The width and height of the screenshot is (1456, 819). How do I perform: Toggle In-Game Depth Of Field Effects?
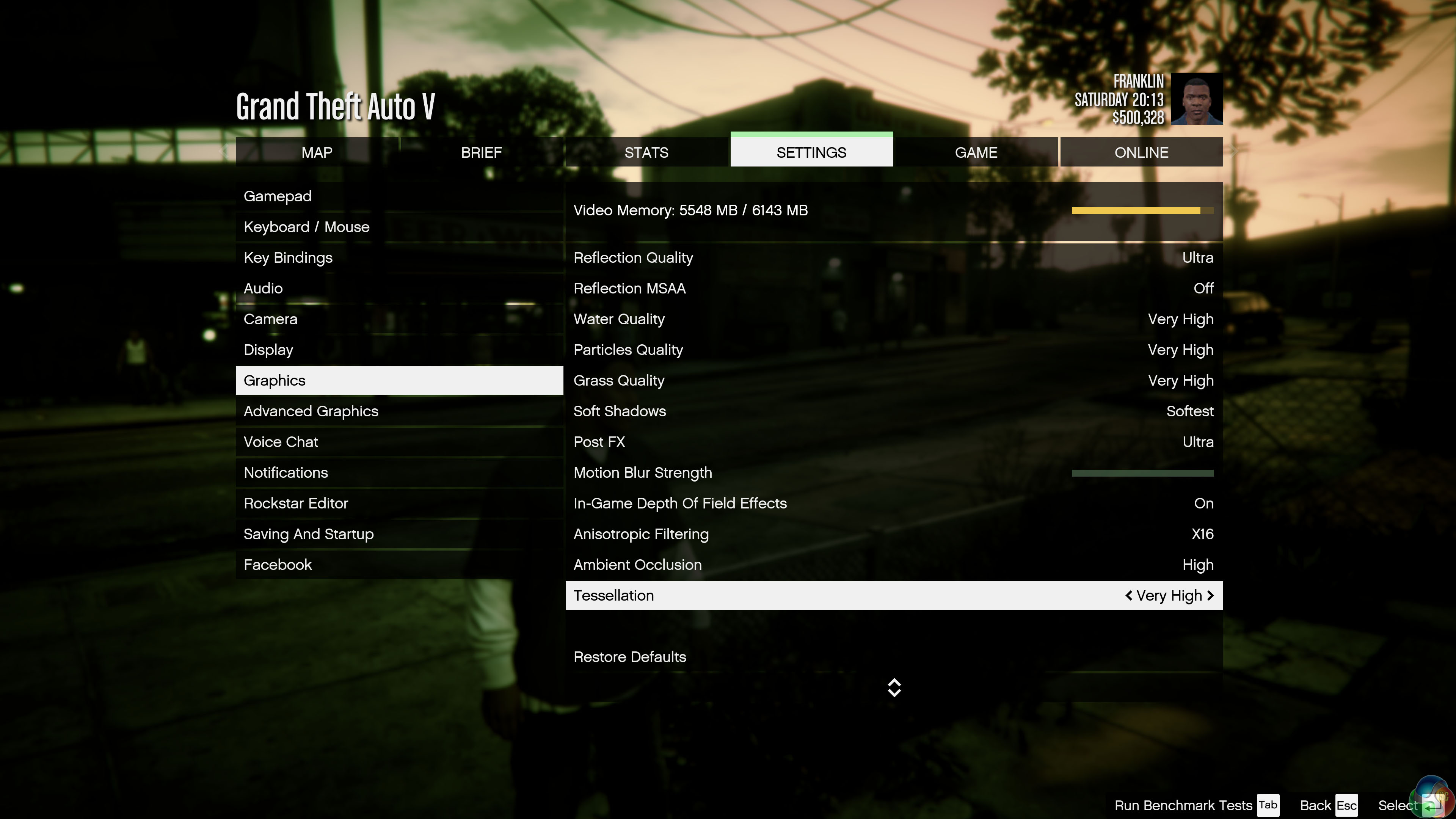(893, 504)
